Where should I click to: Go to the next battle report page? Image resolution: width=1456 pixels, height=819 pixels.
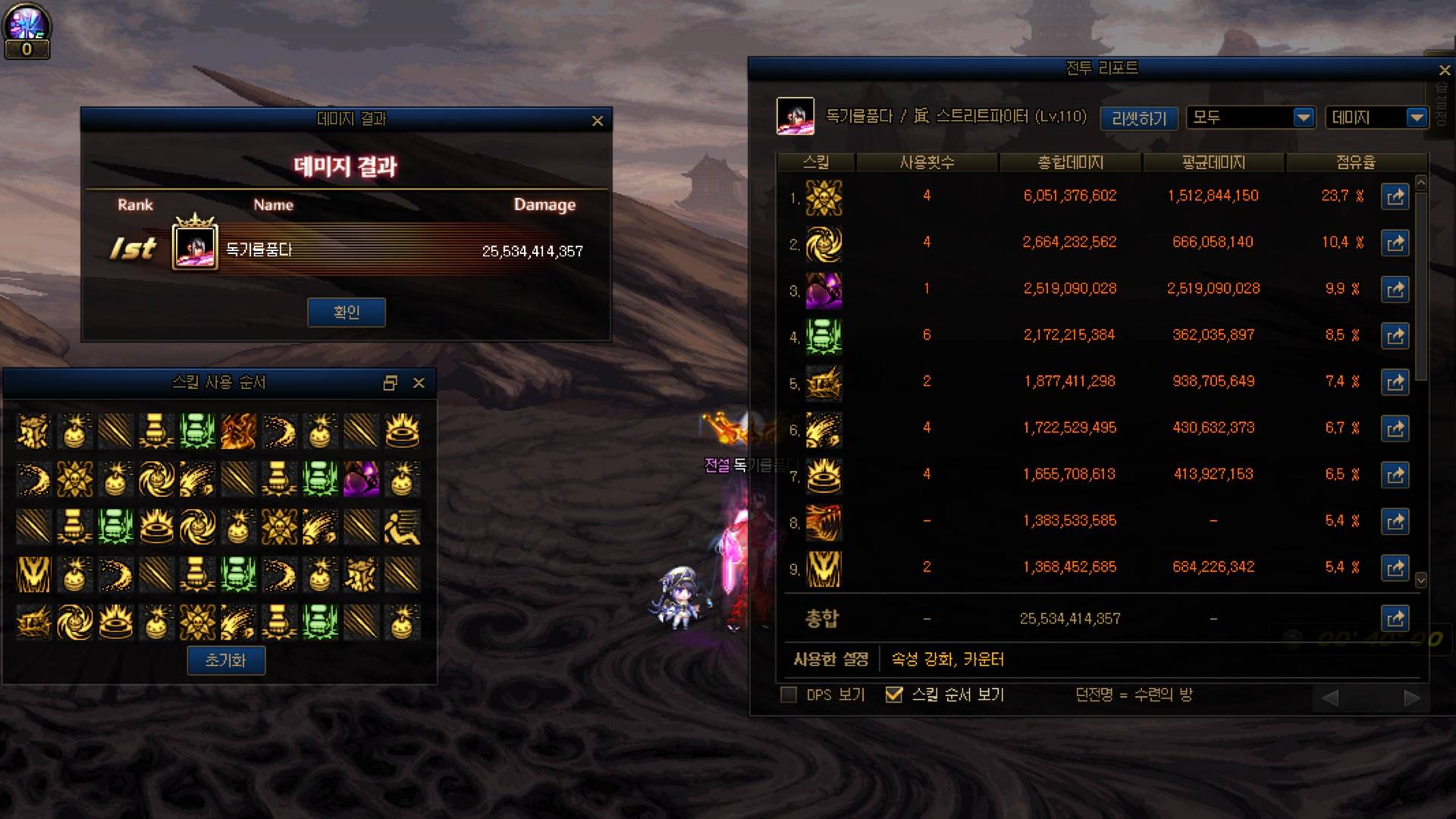(x=1411, y=698)
